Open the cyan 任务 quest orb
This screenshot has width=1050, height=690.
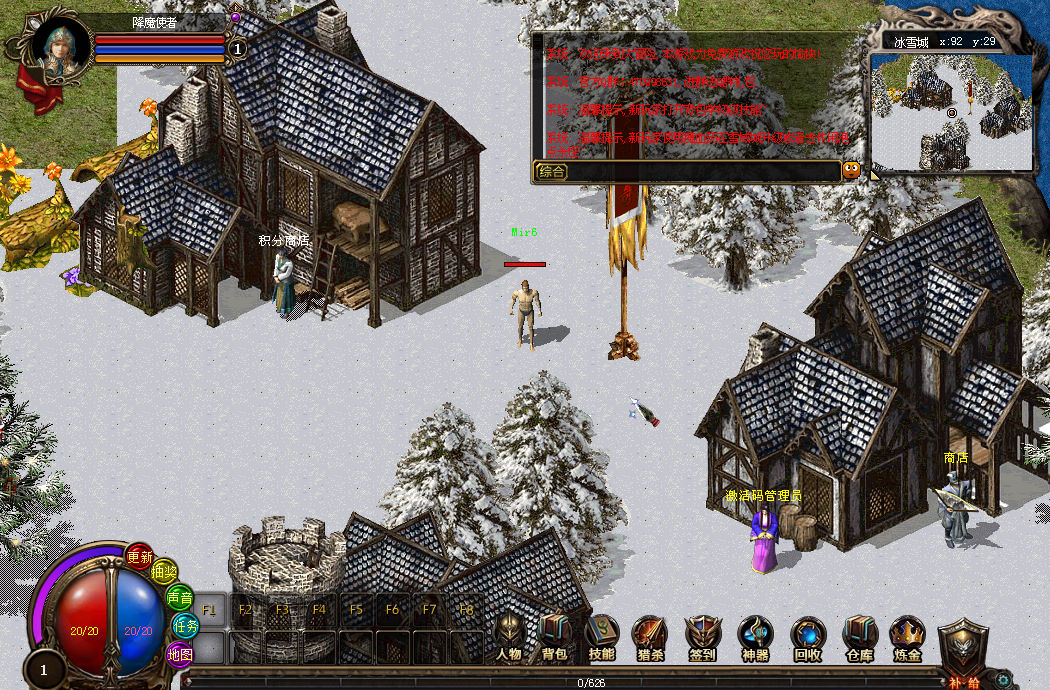(186, 625)
